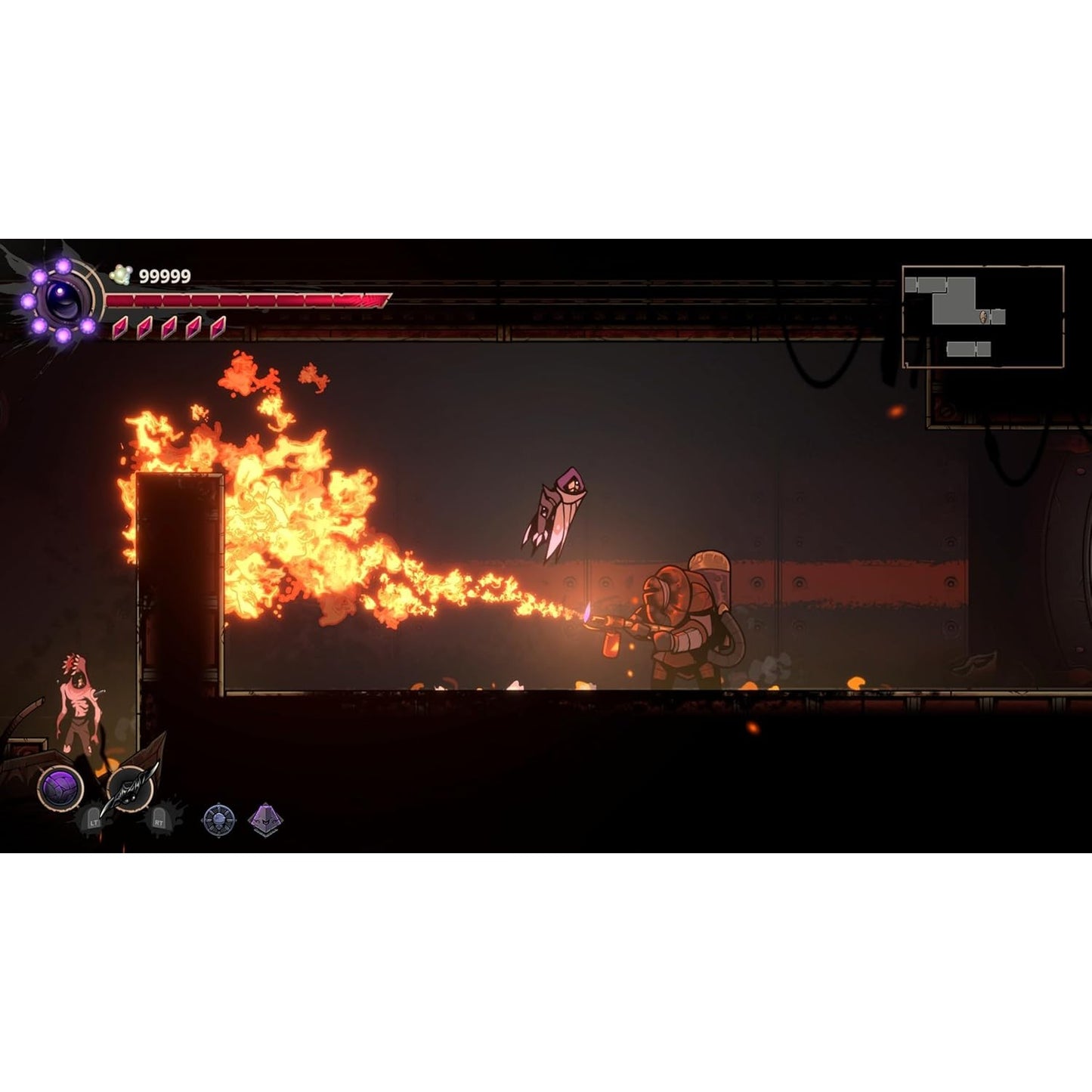1092x1092 pixels.
Task: Select the purple pyramid mask icon
Action: 265,819
